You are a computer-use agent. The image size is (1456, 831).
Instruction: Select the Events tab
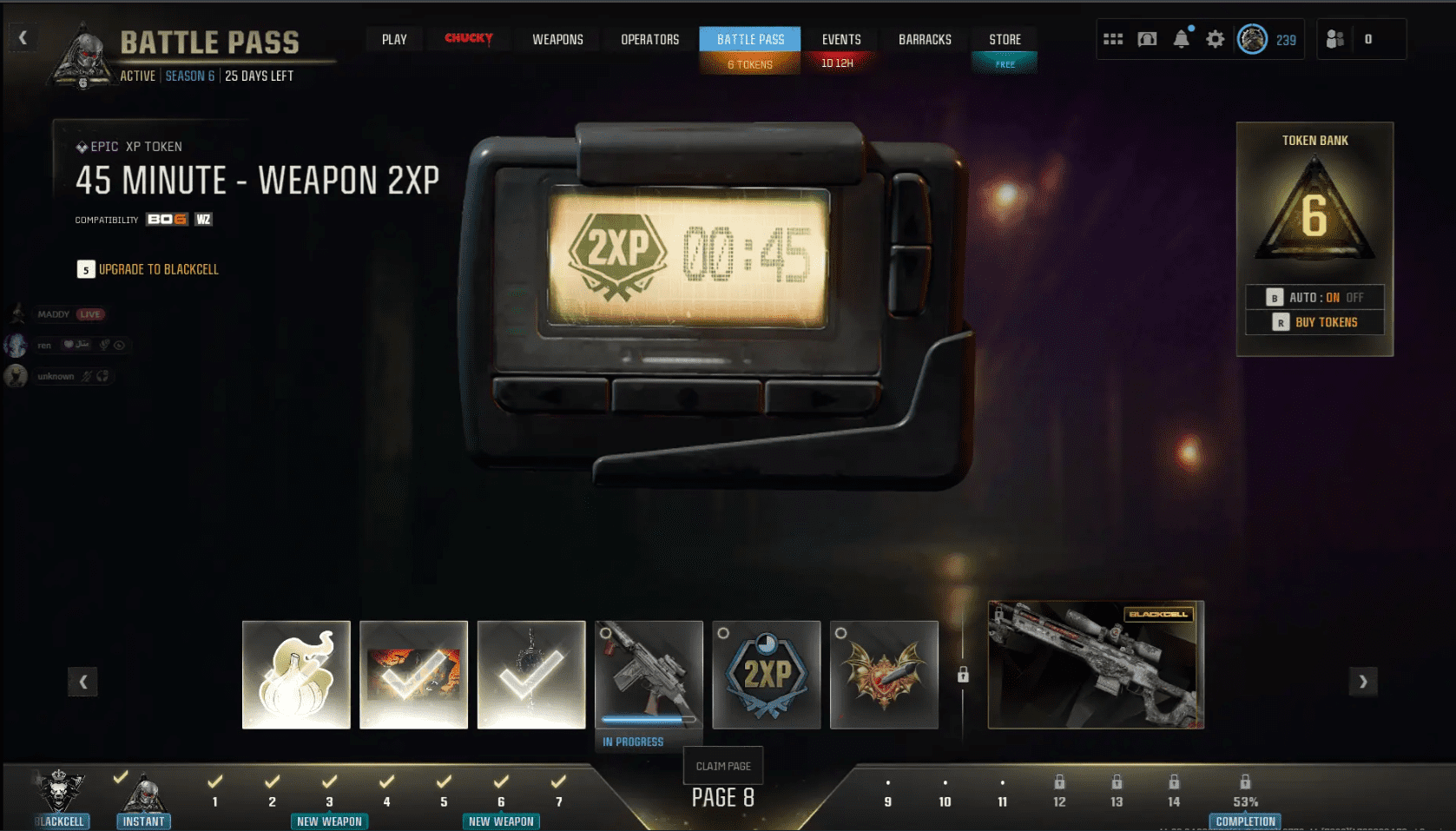pos(840,39)
